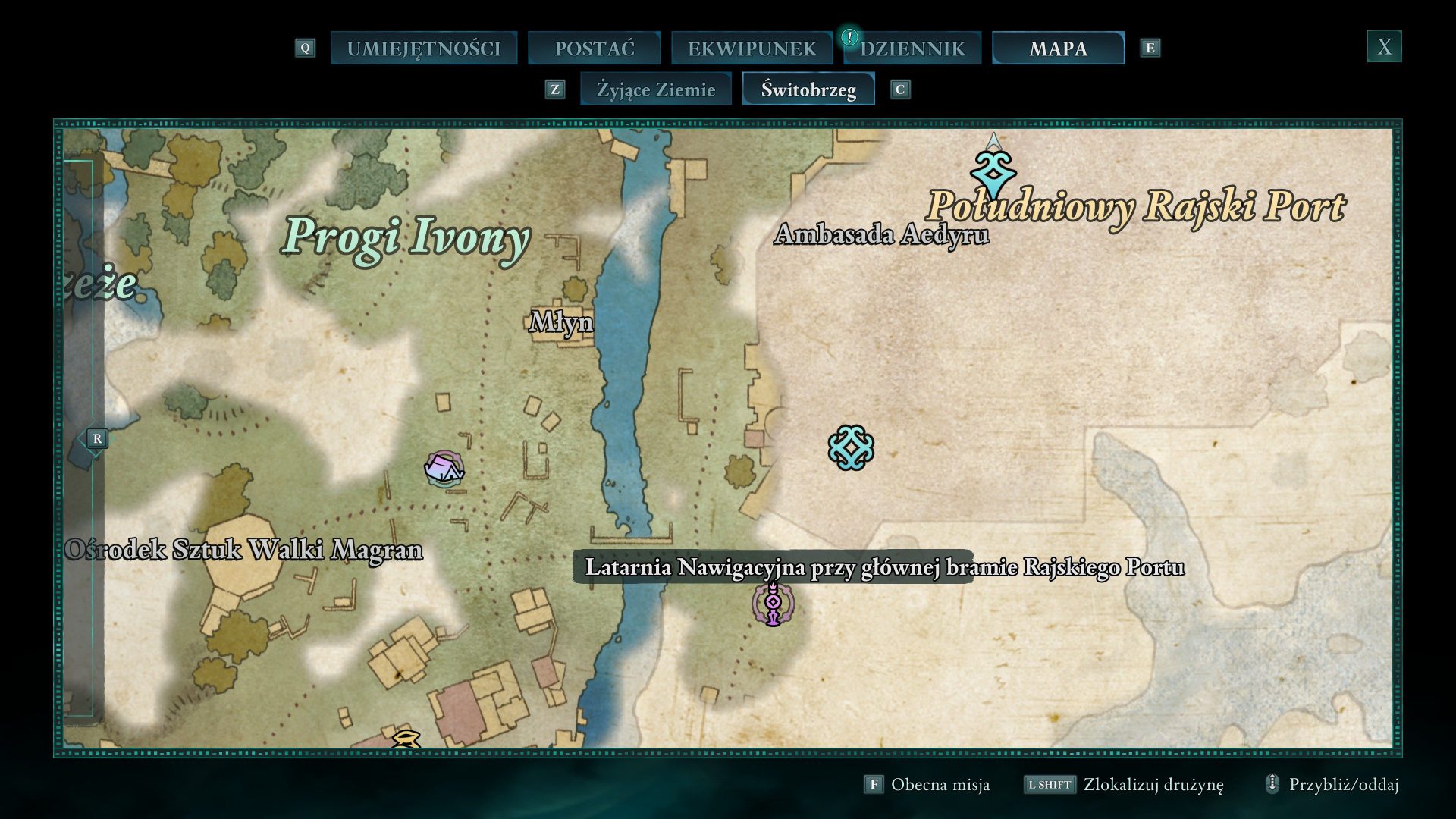Viewport: 1456px width, 819px height.
Task: Open the Dziennik tab
Action: click(912, 49)
